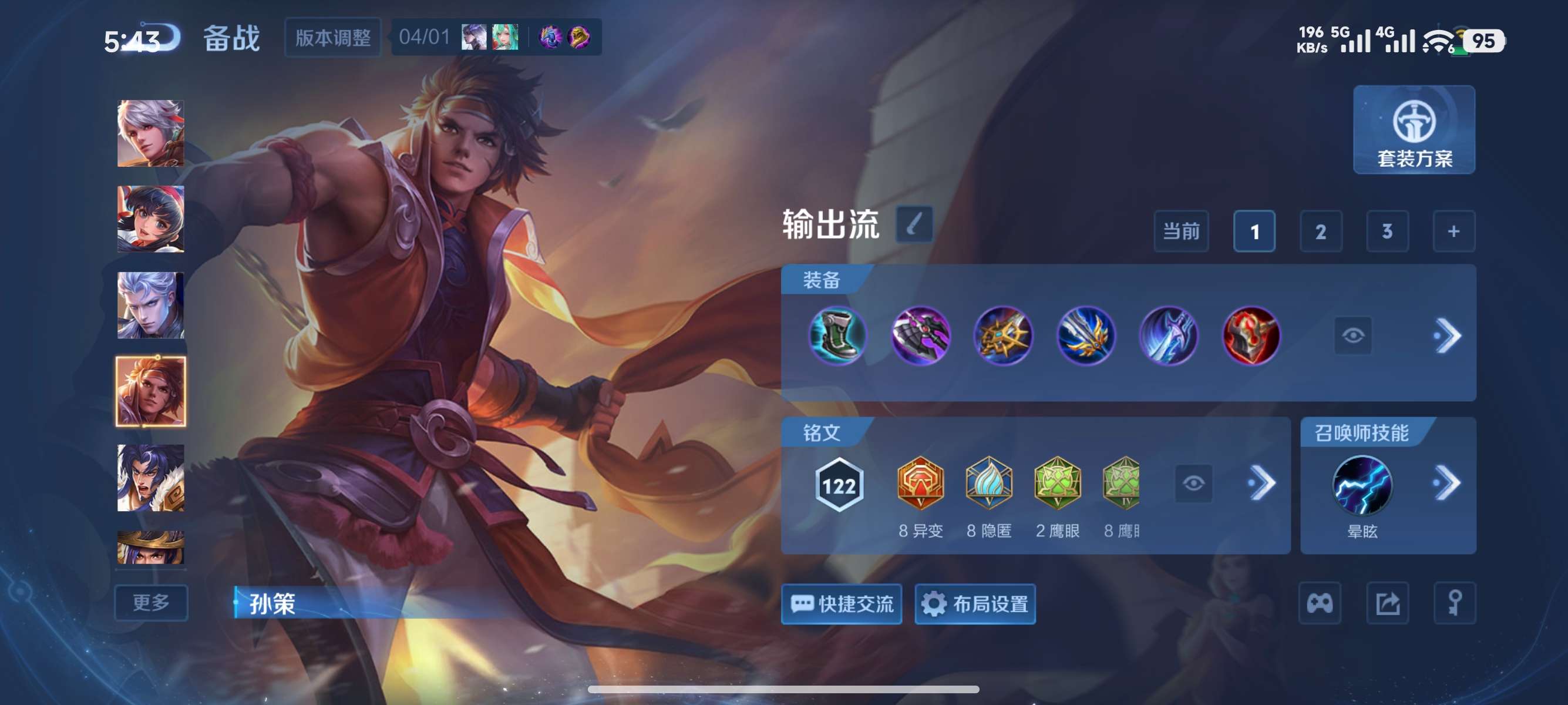Expand the 铭文 detail chevron
Screen dimensions: 1568x705
[1265, 483]
